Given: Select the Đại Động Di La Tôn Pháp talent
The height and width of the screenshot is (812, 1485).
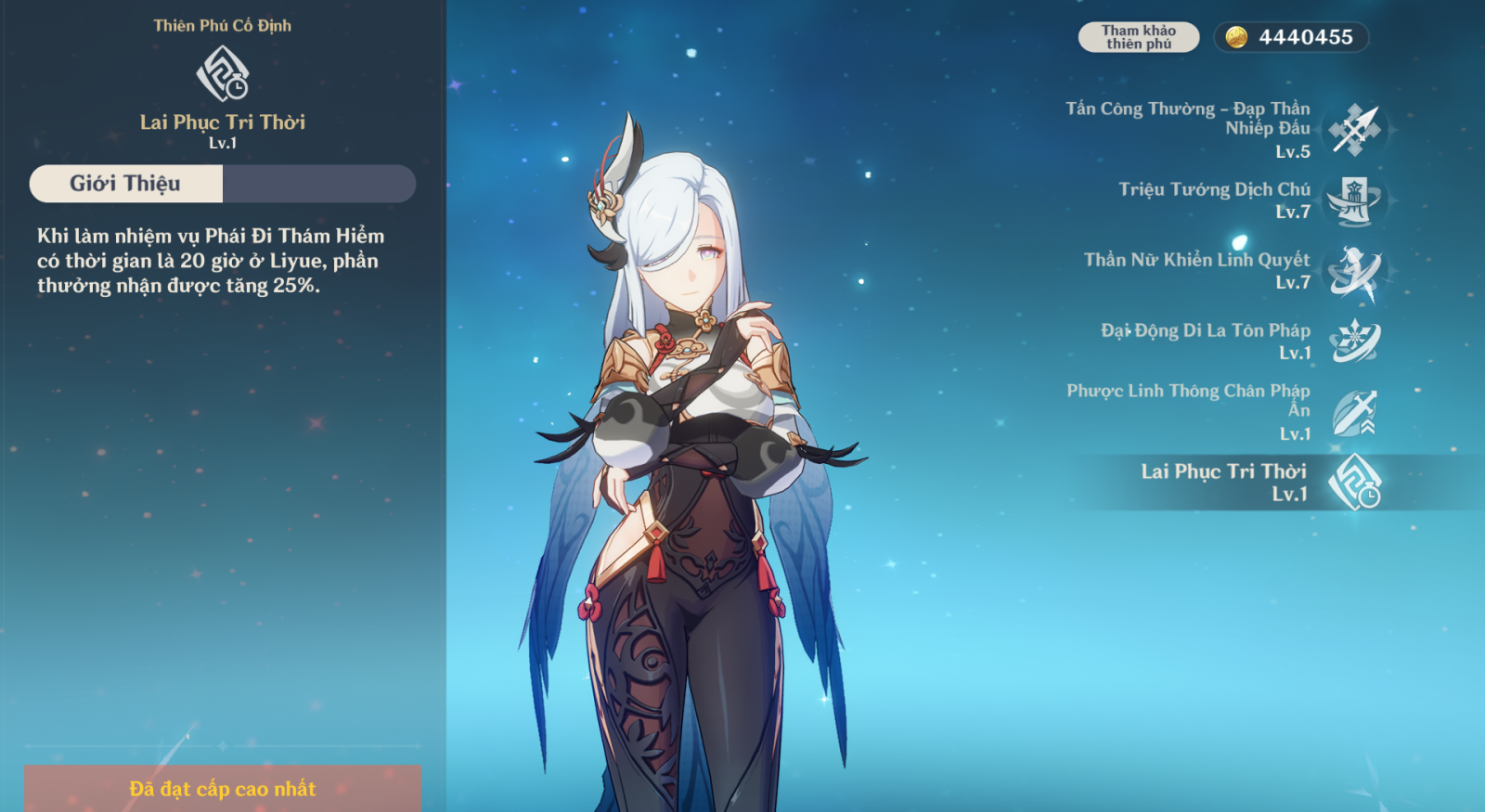Looking at the screenshot, I should (x=1354, y=342).
